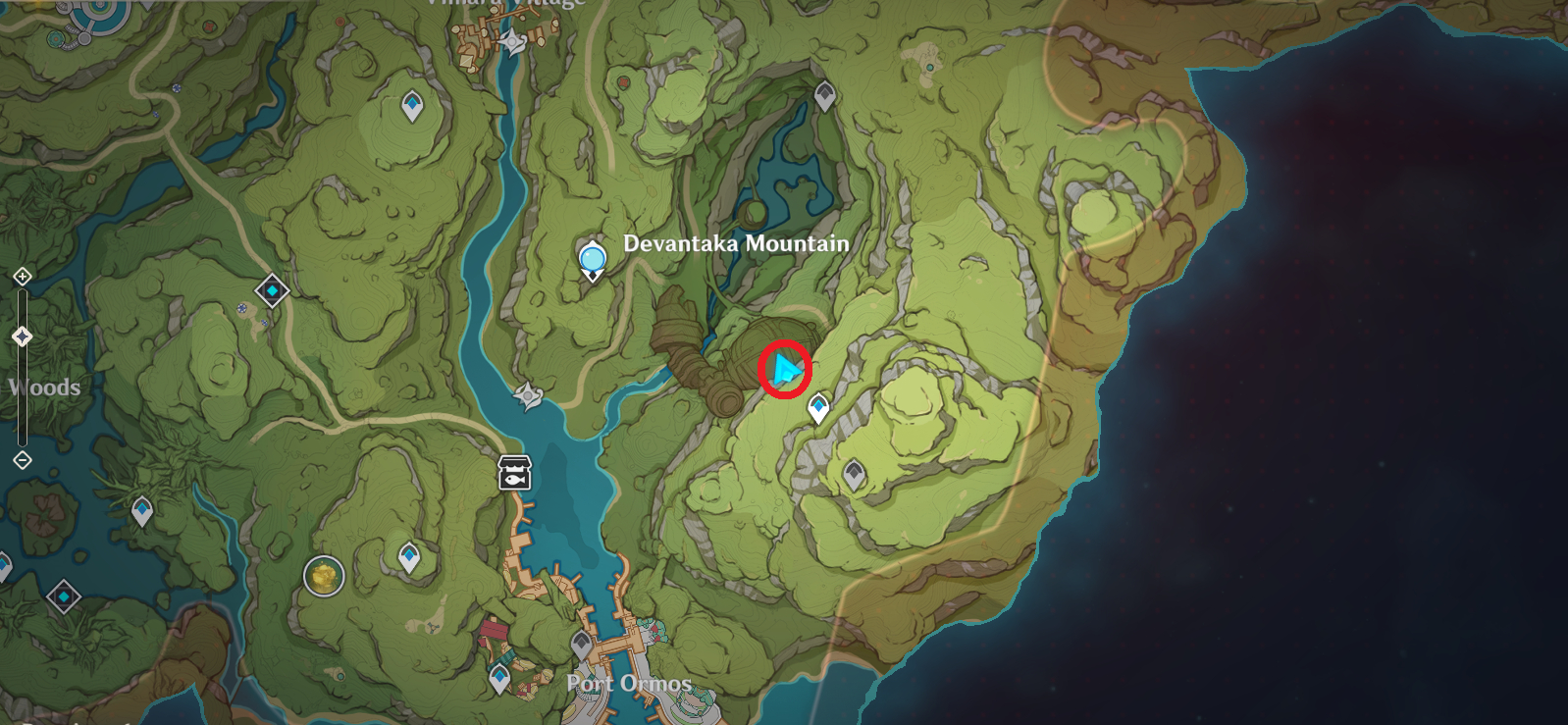Select the locked grey waypoint in Port Ormos
The width and height of the screenshot is (1568, 725).
tap(581, 644)
